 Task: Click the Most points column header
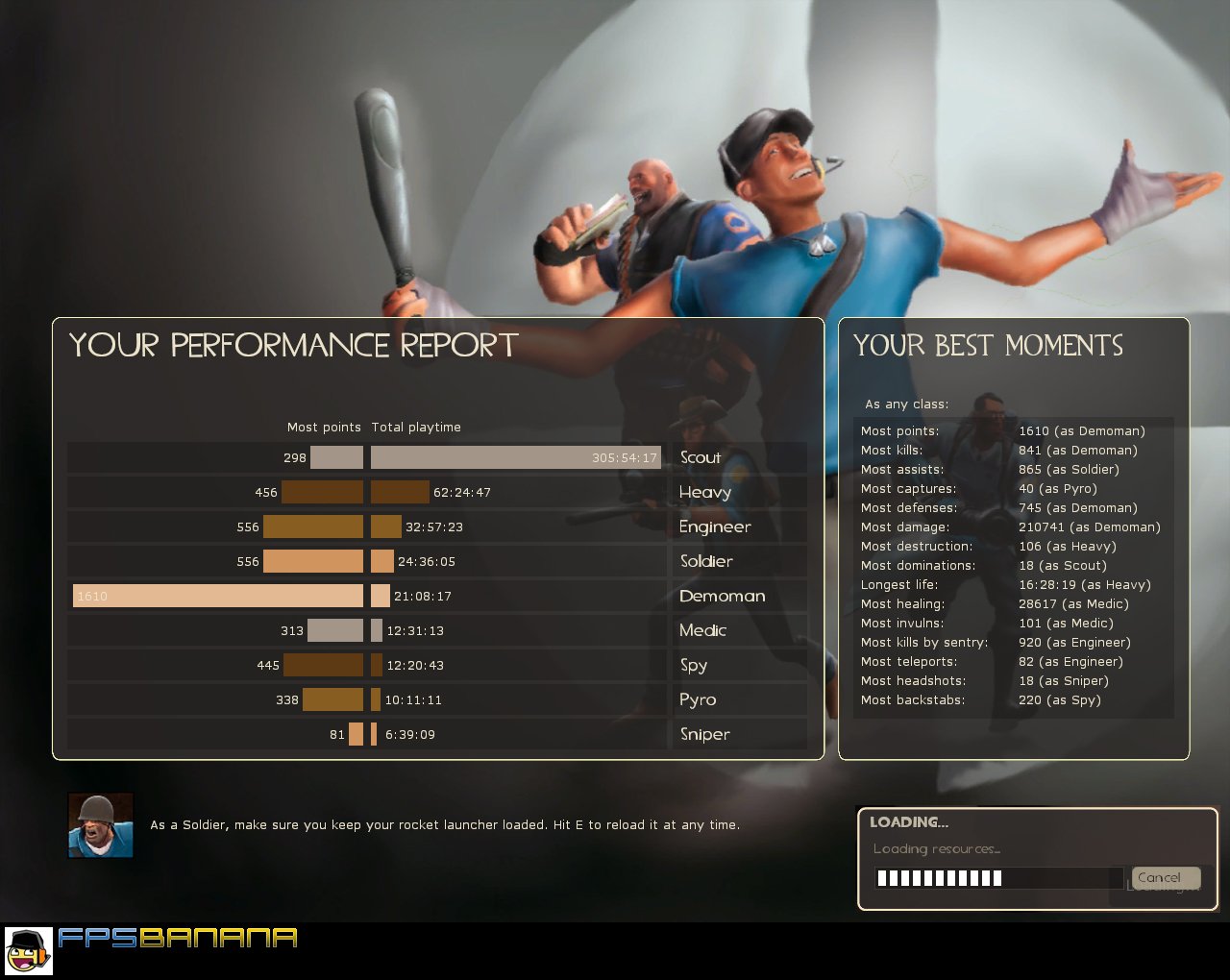(x=324, y=427)
